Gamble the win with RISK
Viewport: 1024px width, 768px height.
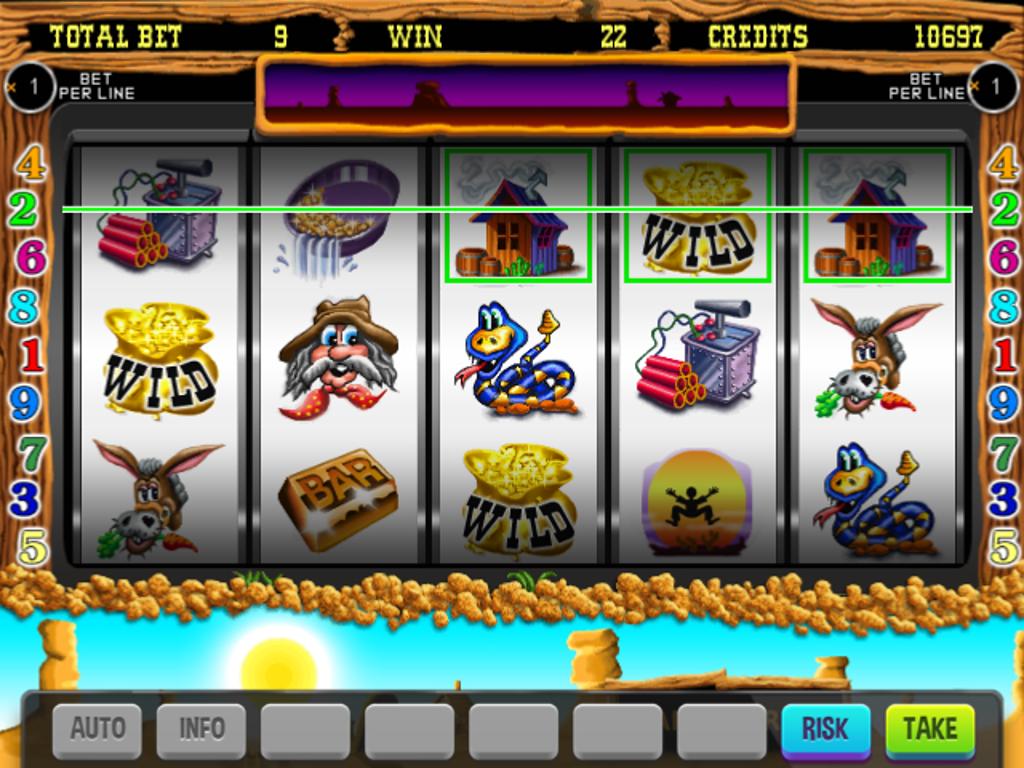pyautogui.click(x=825, y=730)
